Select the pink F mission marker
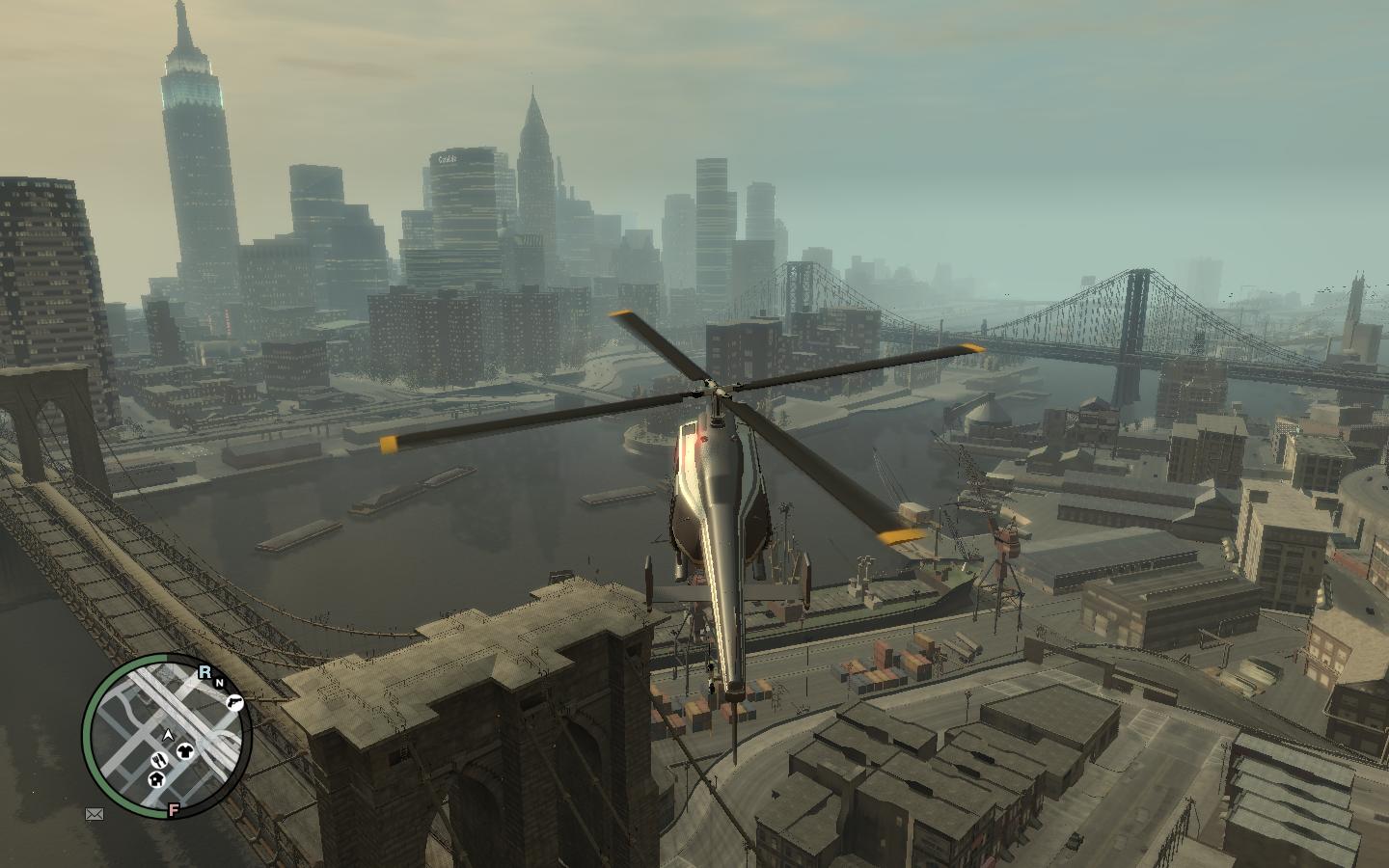1389x868 pixels. coord(174,808)
